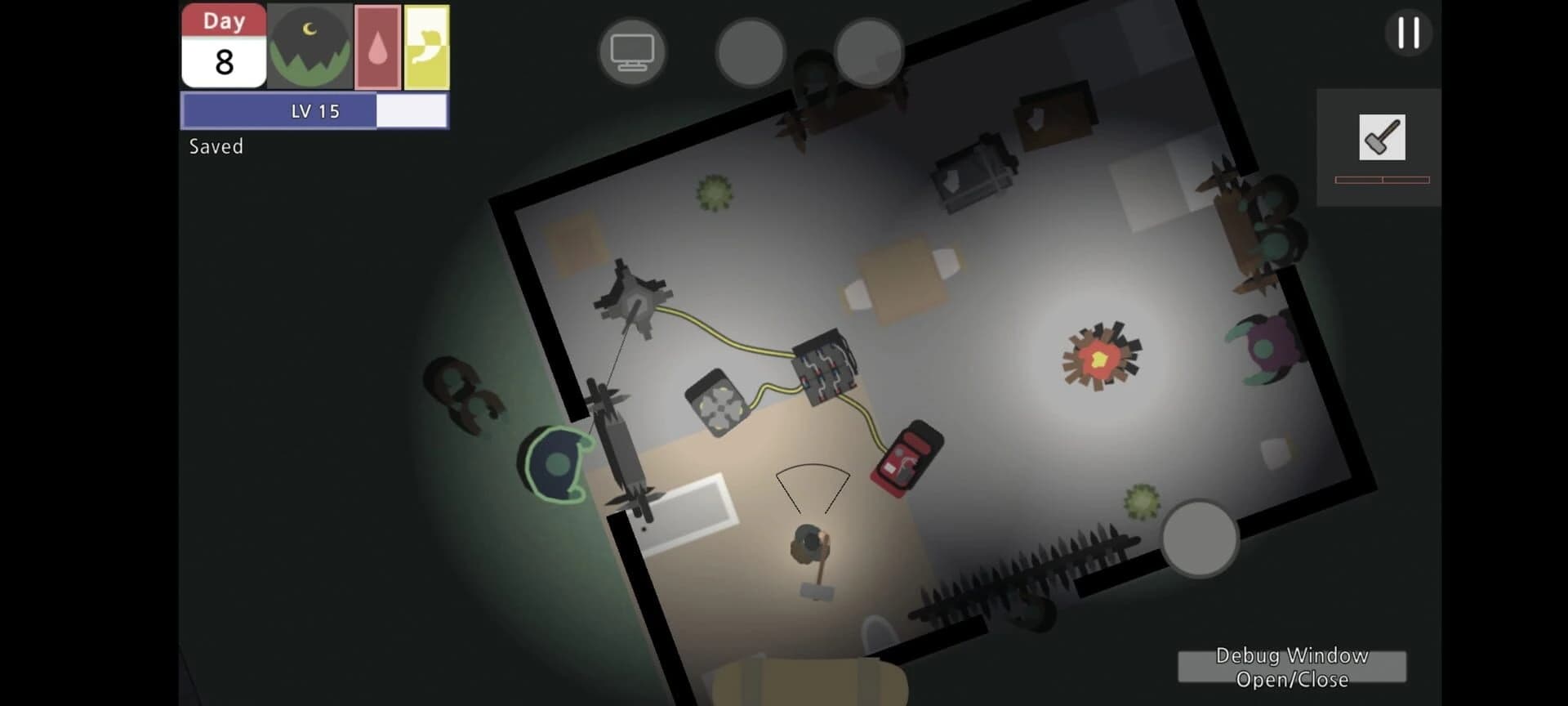Click the Day 8 calendar icon
Viewport: 1568px width, 706px height.
pos(224,45)
